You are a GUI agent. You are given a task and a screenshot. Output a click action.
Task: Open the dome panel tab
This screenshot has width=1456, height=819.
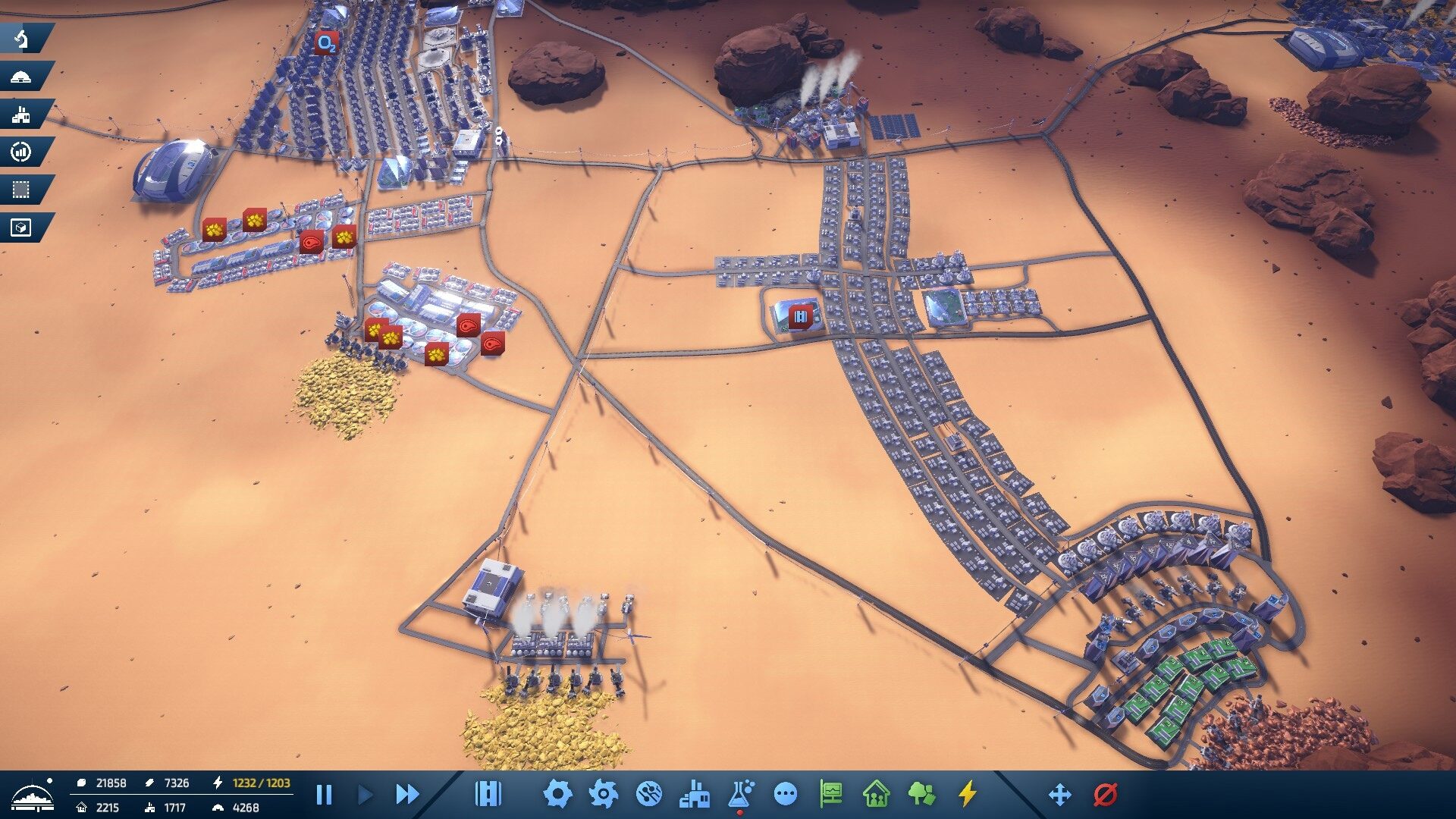coord(22,77)
